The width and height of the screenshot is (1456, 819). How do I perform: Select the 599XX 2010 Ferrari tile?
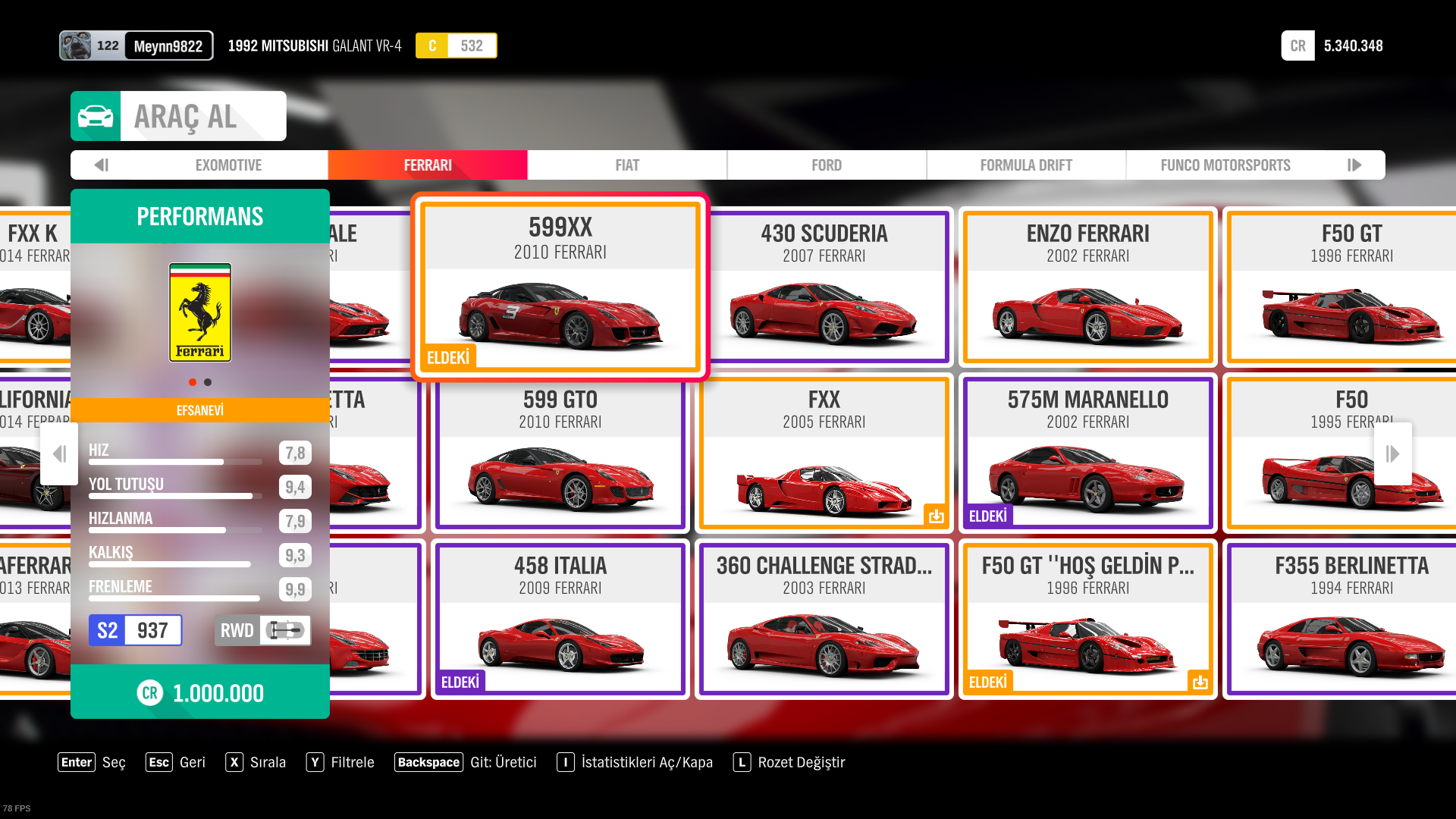pyautogui.click(x=560, y=287)
